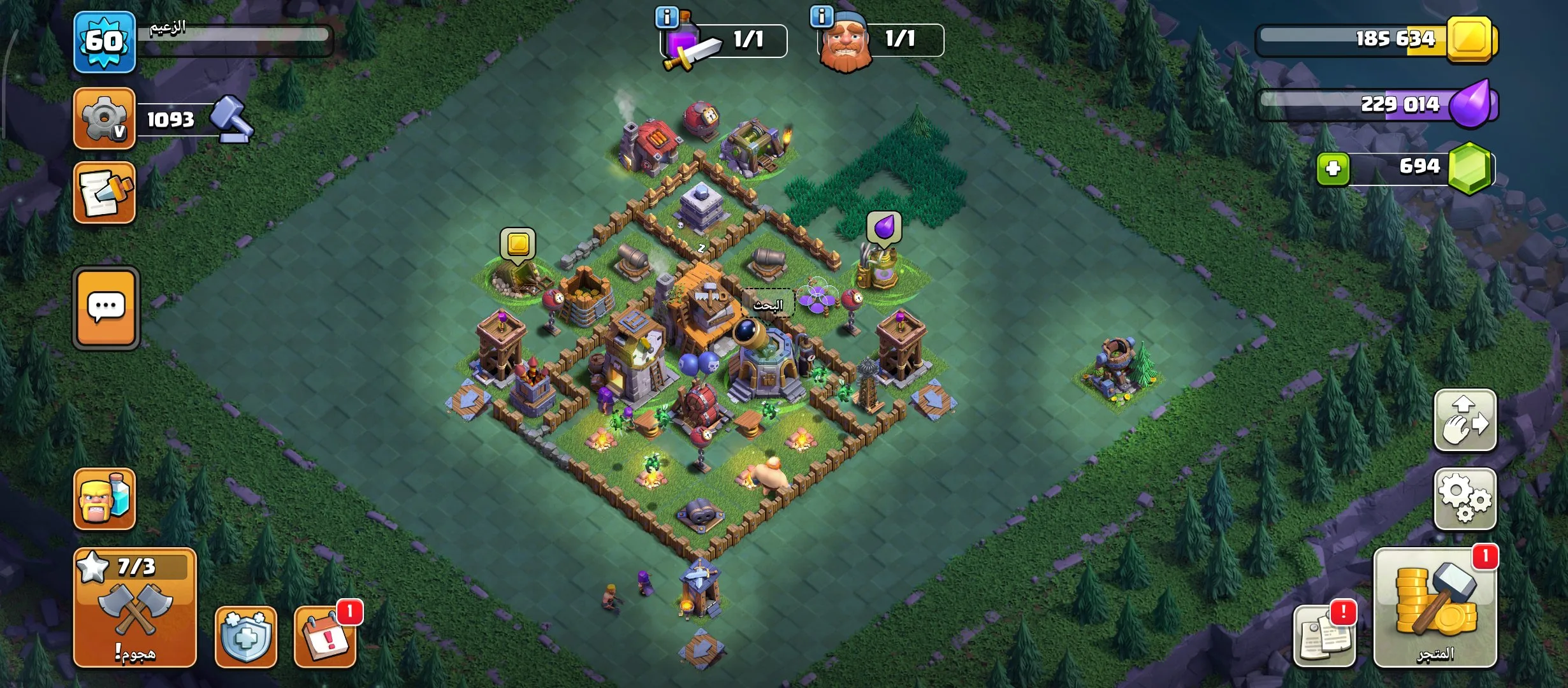The width and height of the screenshot is (1568, 688).
Task: Show Master Builder availability info
Action: pyautogui.click(x=822, y=17)
